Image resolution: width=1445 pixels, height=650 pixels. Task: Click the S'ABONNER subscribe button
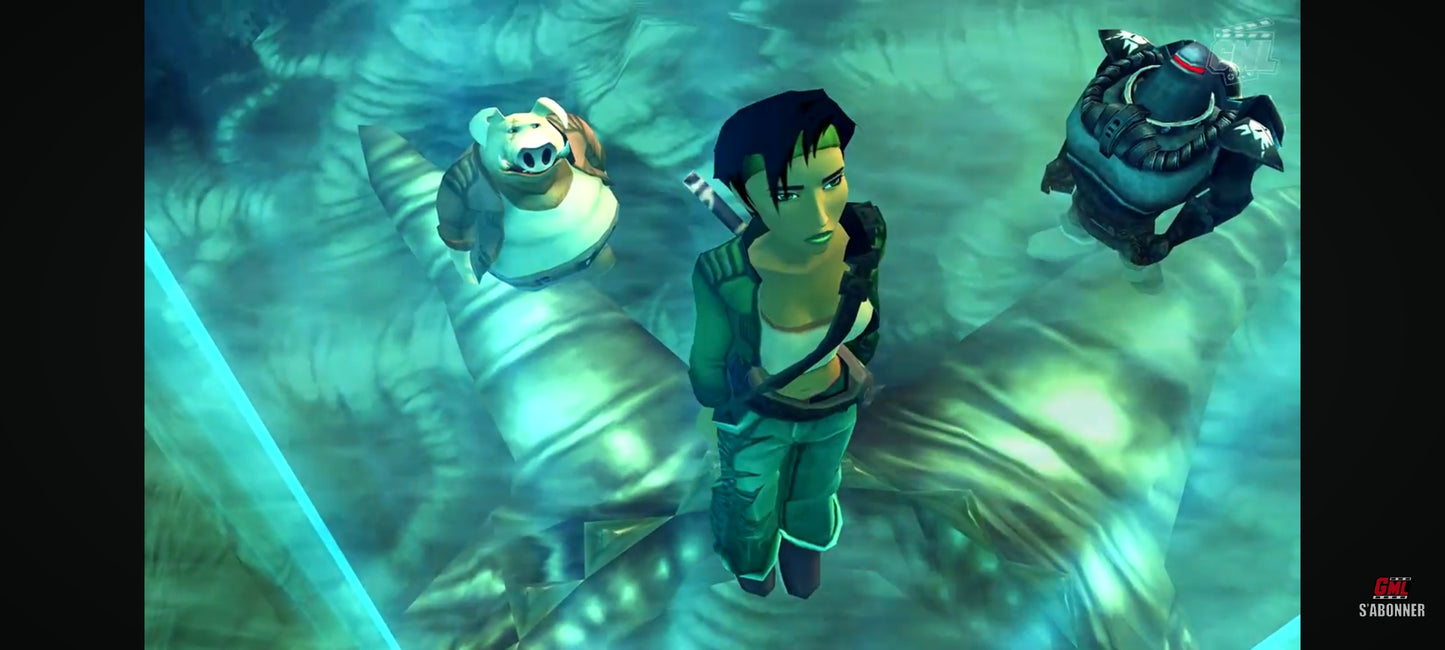[1391, 599]
